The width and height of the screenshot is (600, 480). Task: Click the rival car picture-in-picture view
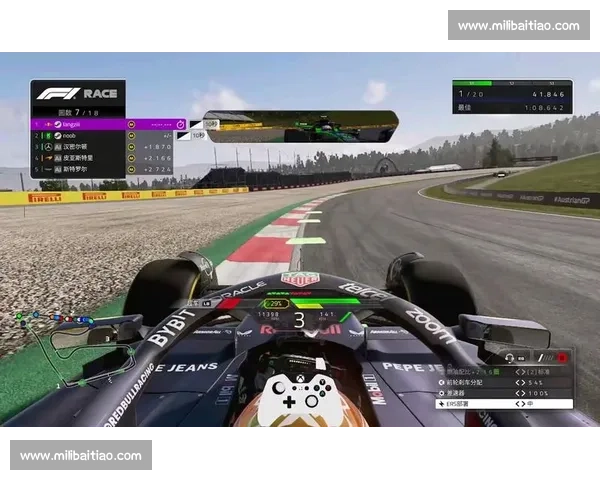pos(300,127)
